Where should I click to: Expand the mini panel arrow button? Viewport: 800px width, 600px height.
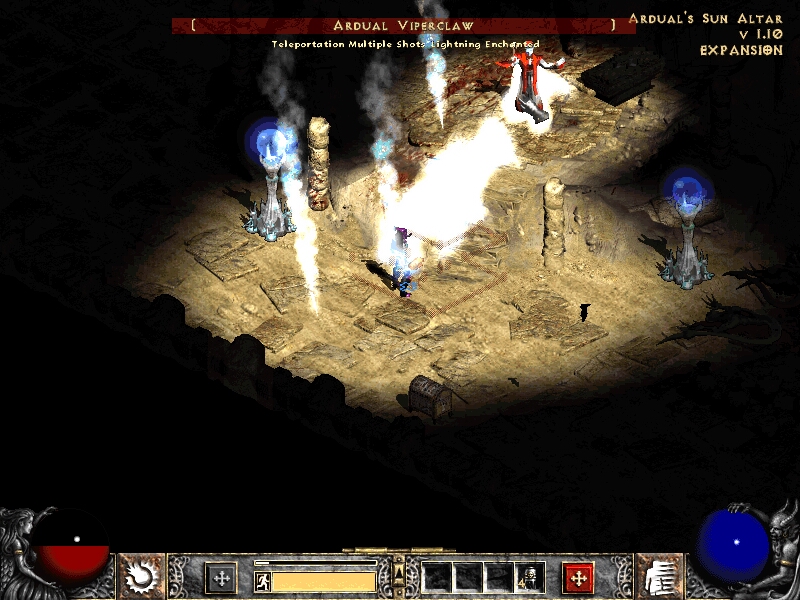coord(399,571)
